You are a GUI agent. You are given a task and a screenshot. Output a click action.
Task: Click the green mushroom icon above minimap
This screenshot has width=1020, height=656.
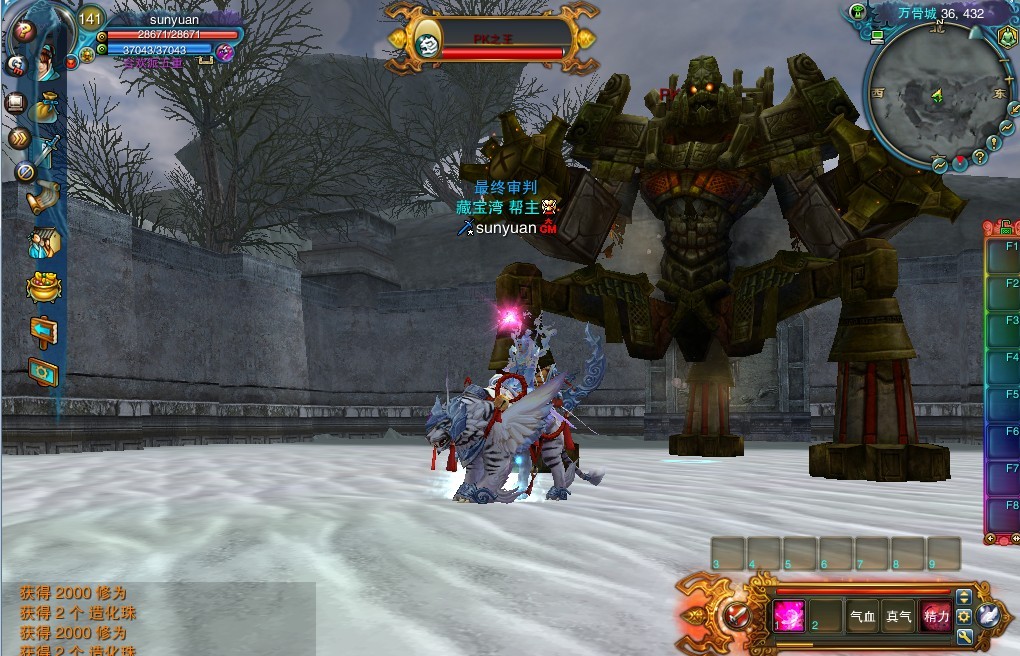(x=857, y=12)
